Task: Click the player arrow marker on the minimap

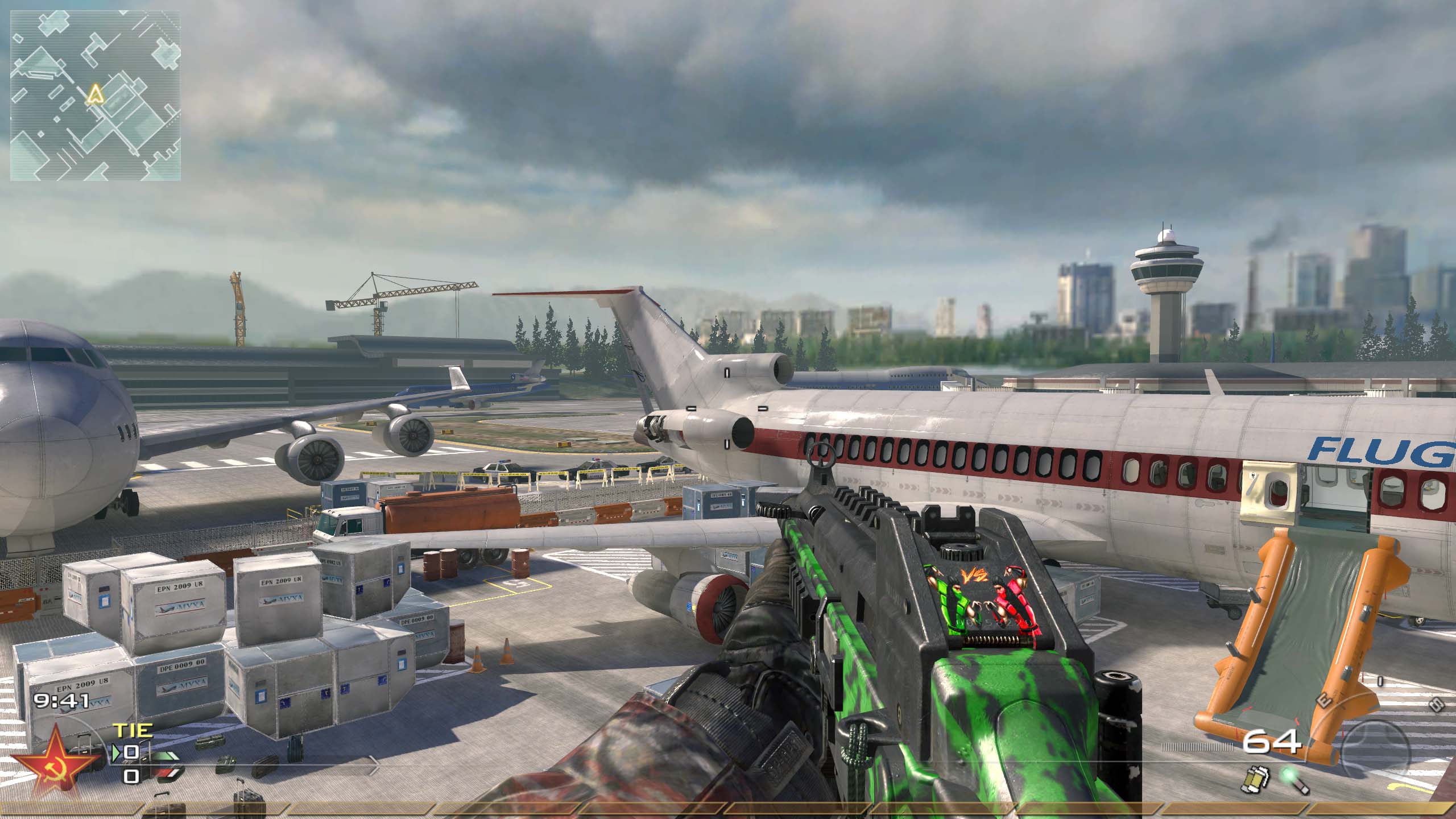Action: click(x=95, y=94)
